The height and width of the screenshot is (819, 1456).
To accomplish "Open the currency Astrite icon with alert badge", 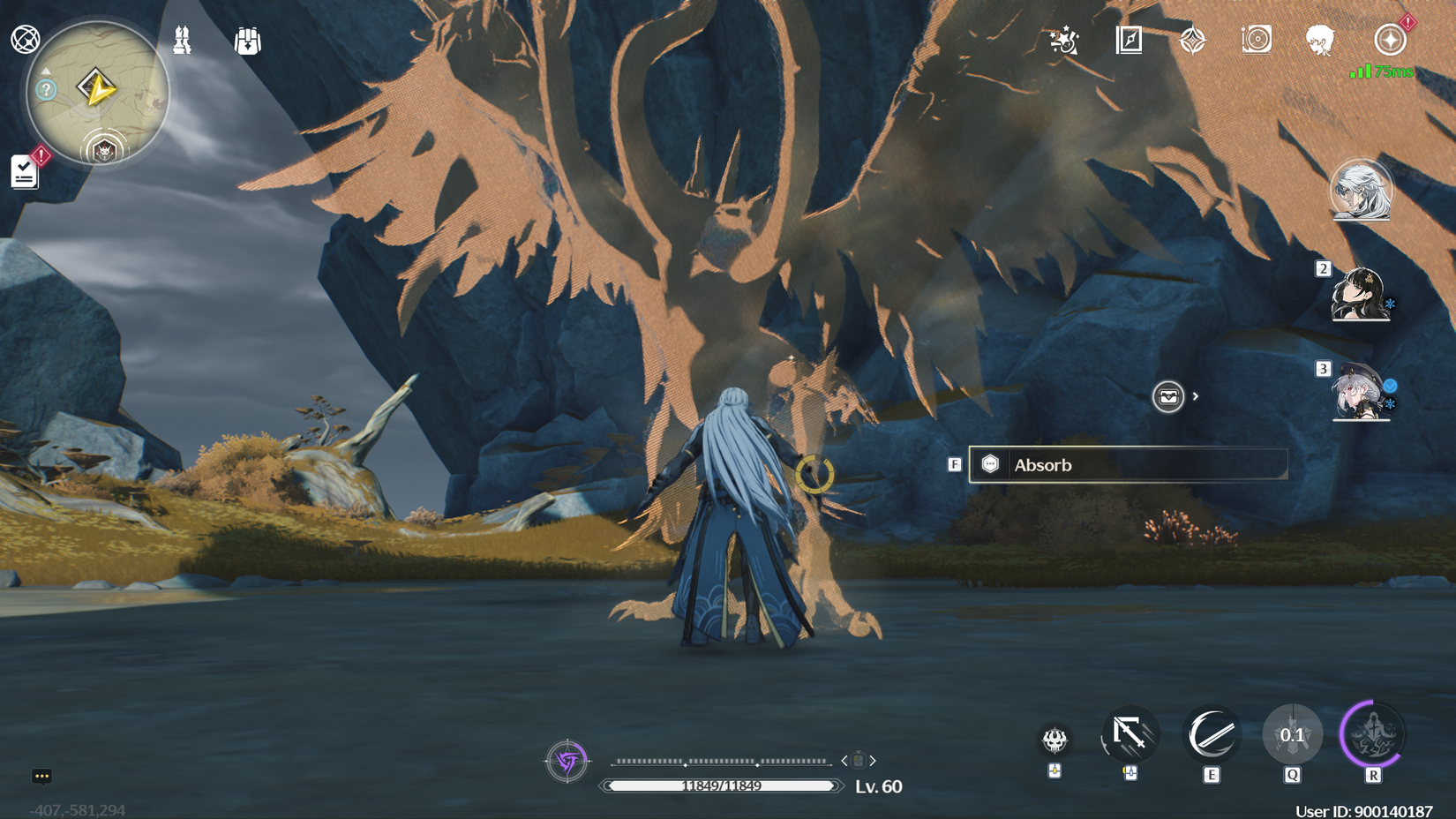I will click(1389, 39).
